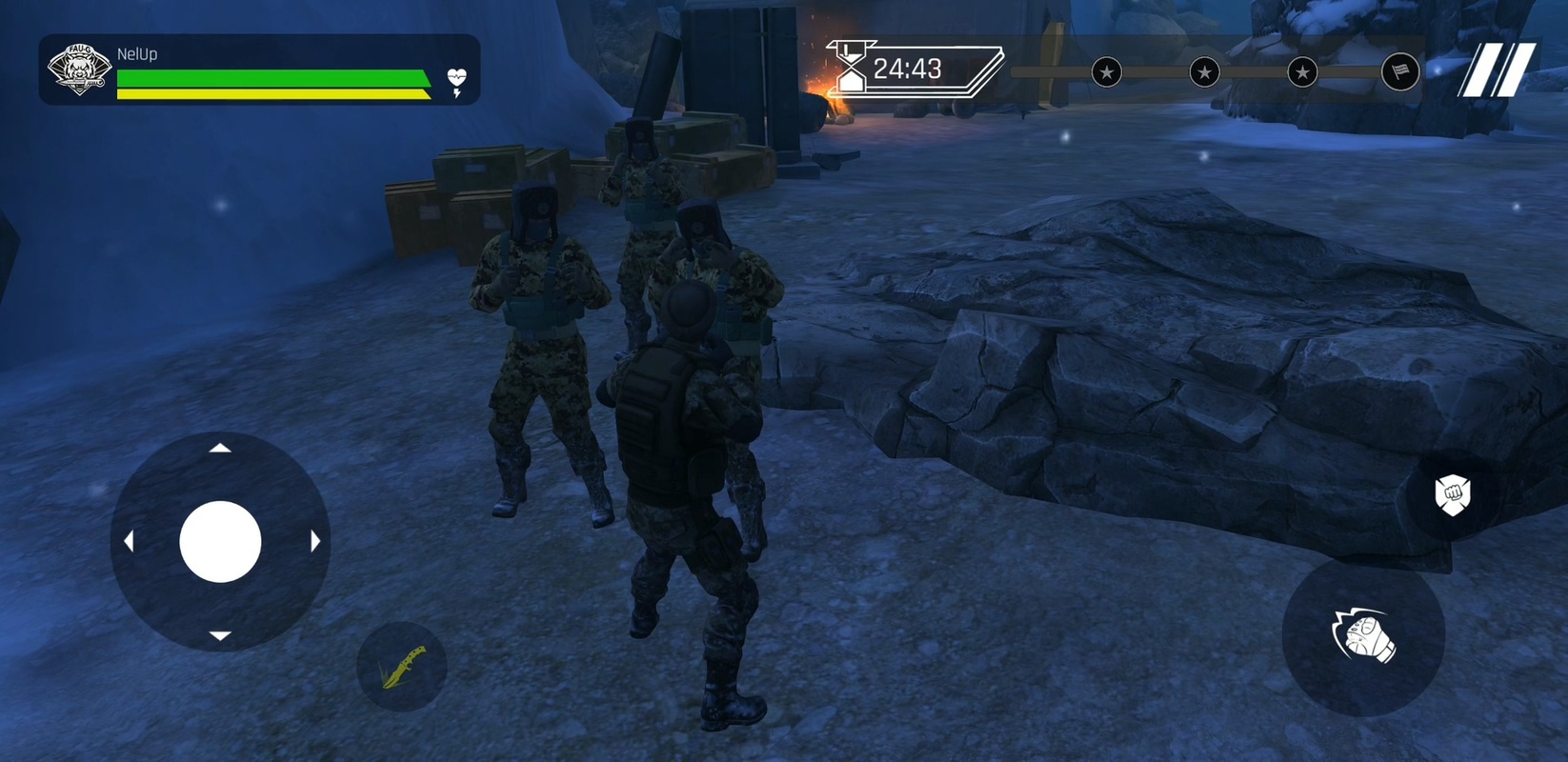The height and width of the screenshot is (762, 1568).
Task: Click the FAU-G player emblem
Action: pyautogui.click(x=79, y=70)
